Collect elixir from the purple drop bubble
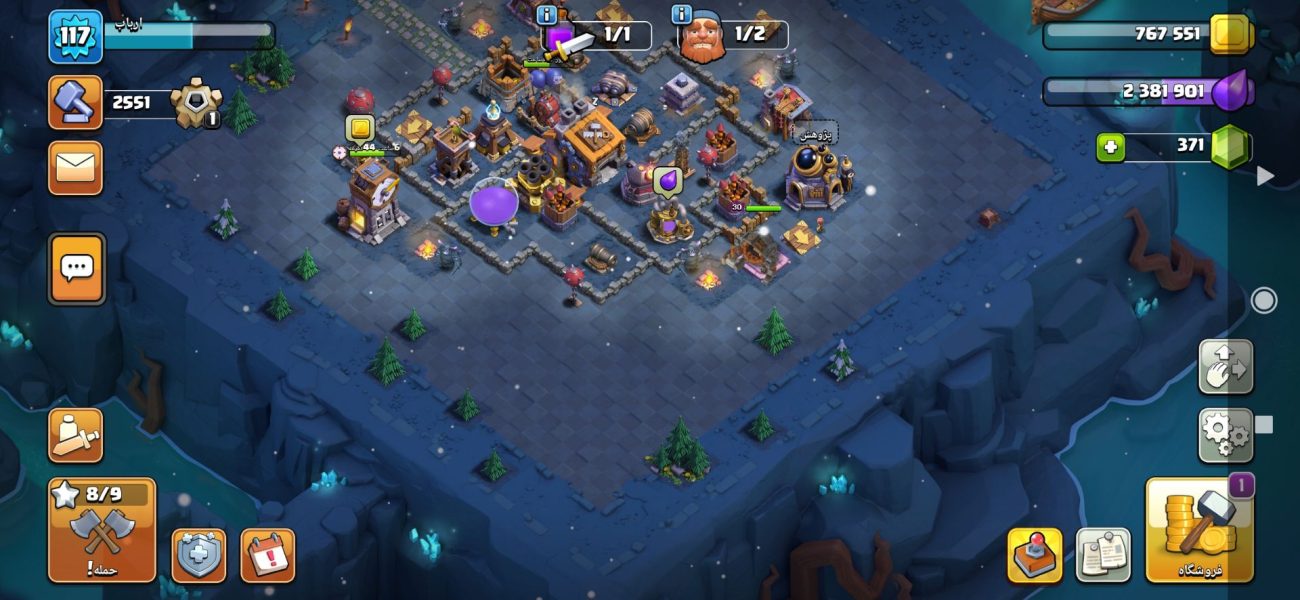The width and height of the screenshot is (1300, 600). [667, 181]
